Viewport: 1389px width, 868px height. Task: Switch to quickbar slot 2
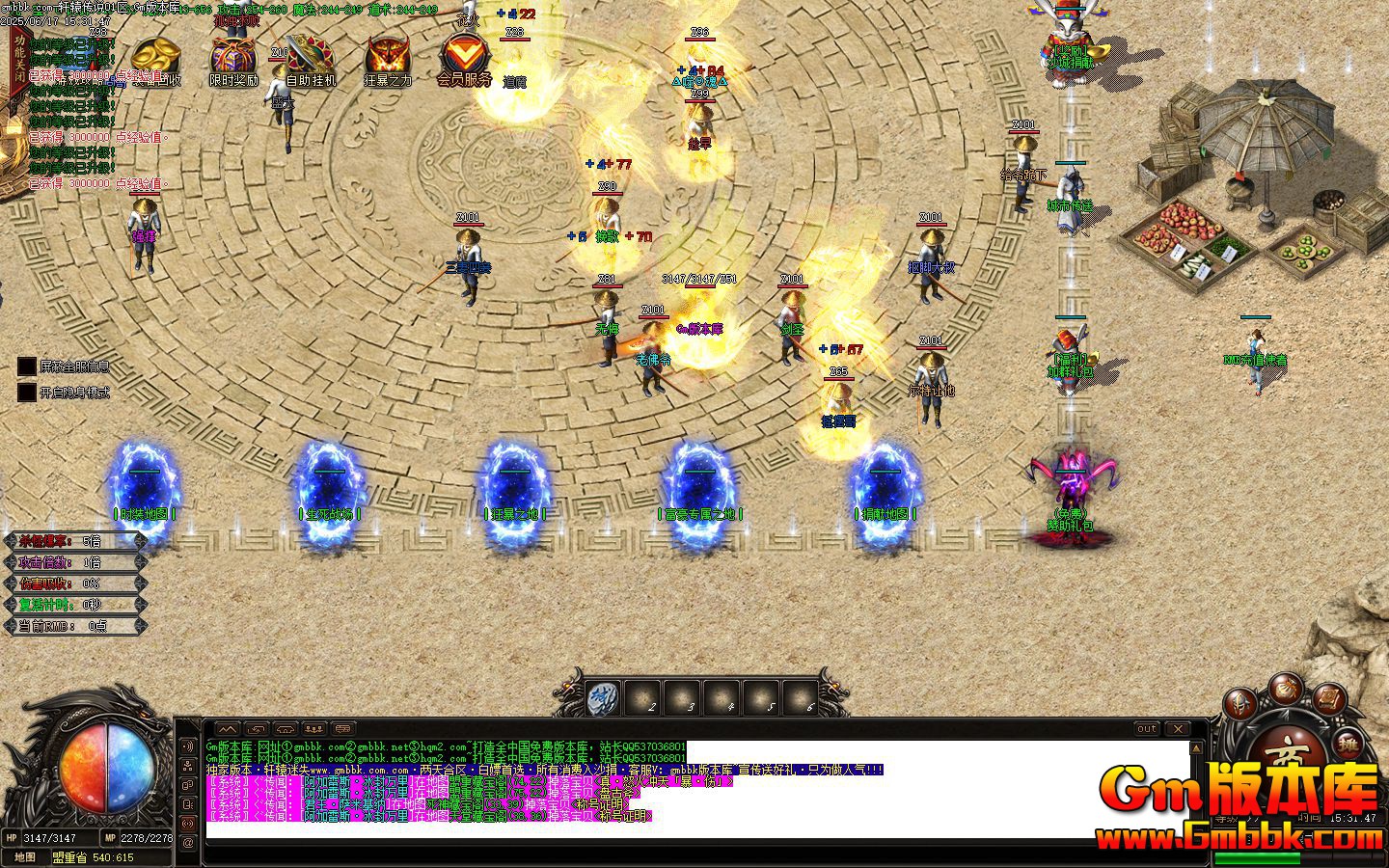point(643,697)
